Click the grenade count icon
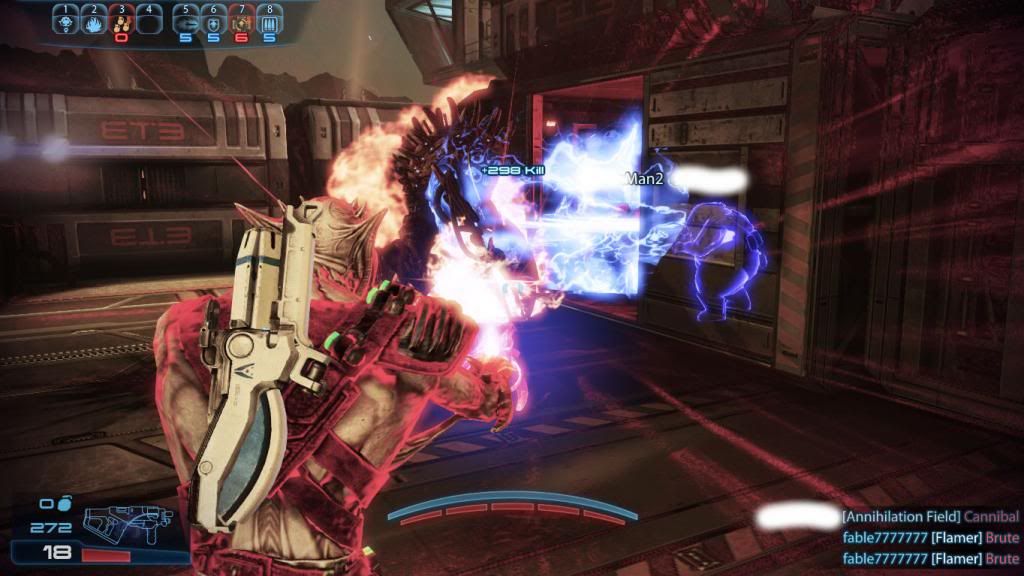 click(x=61, y=505)
